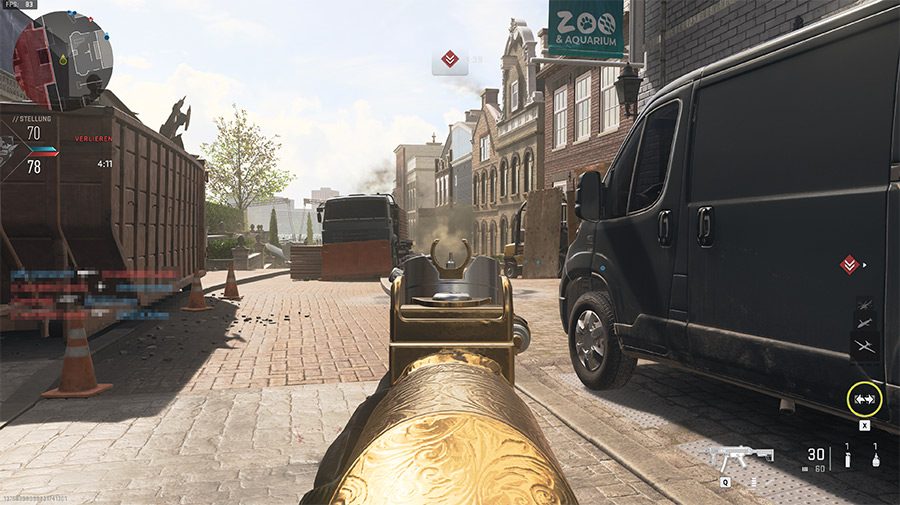Click the blurred kill feed messages

pyautogui.click(x=95, y=294)
